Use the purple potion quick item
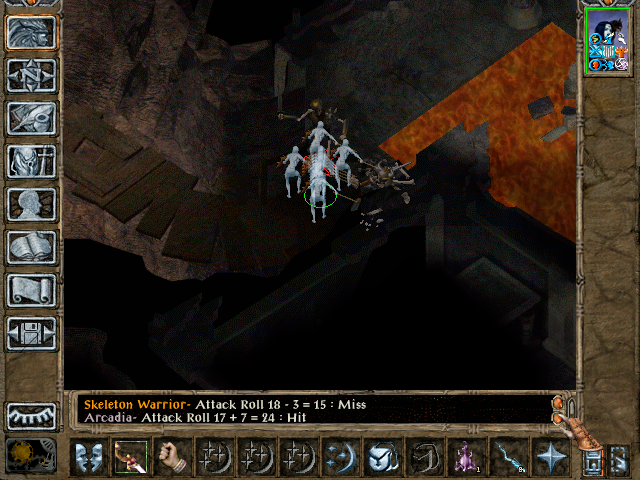The width and height of the screenshot is (640, 480). pyautogui.click(x=467, y=457)
